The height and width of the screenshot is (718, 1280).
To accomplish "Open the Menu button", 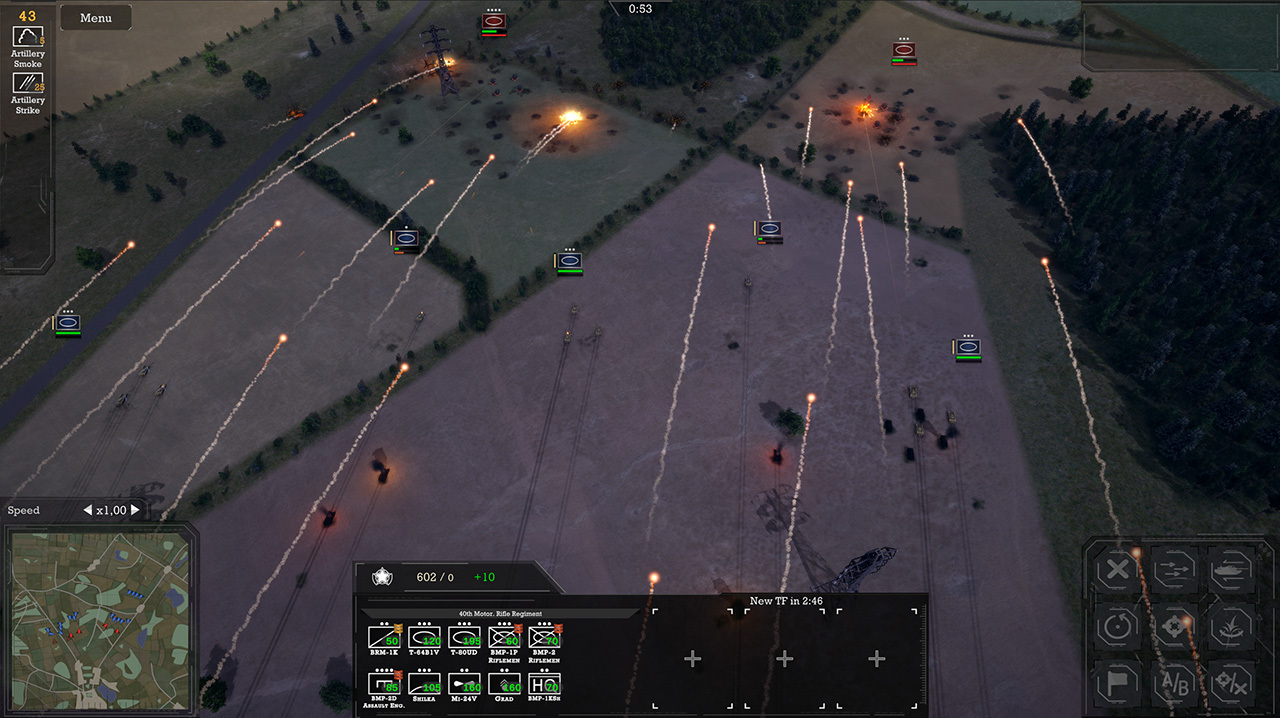I will click(96, 18).
